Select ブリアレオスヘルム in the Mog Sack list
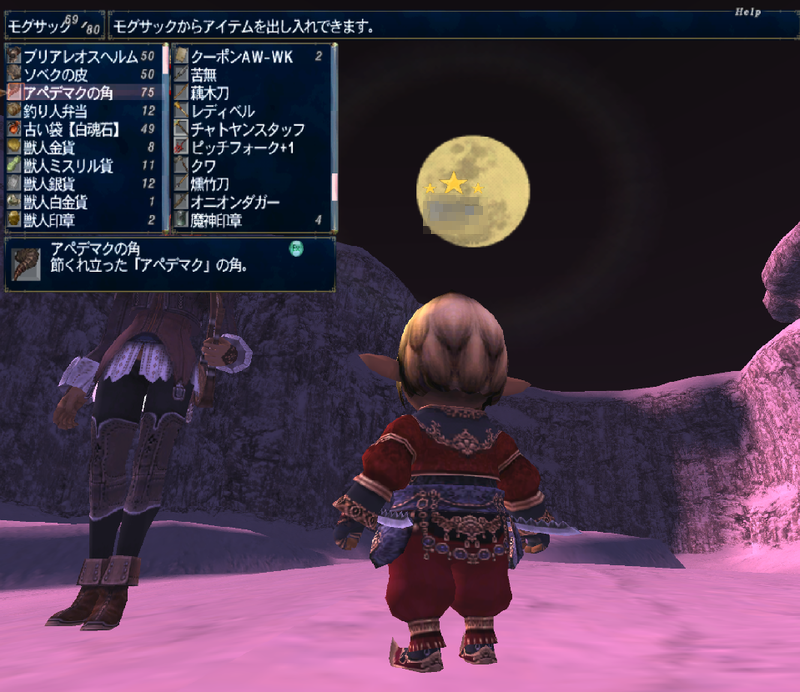 coord(80,57)
